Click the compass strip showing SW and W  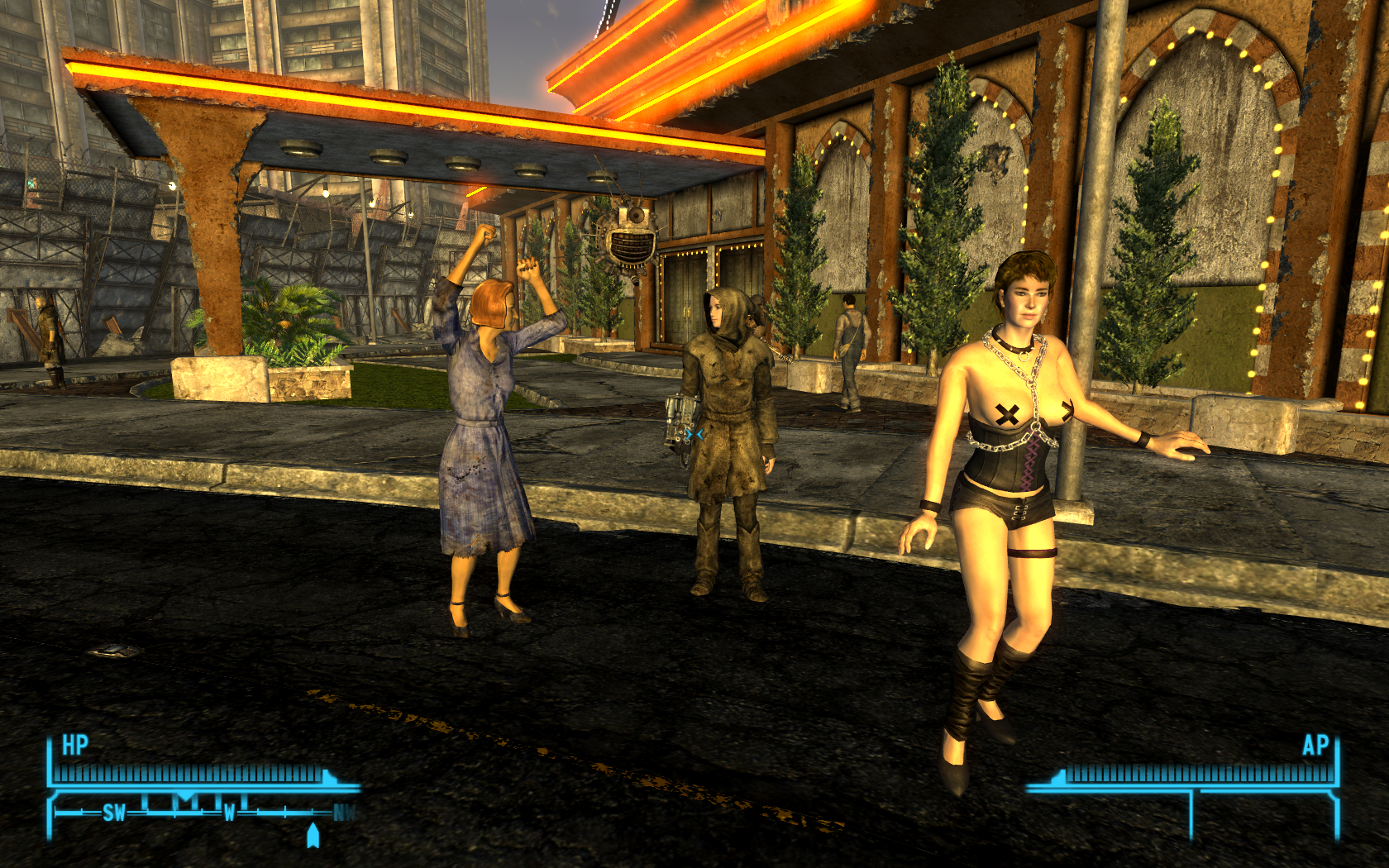pos(203,812)
